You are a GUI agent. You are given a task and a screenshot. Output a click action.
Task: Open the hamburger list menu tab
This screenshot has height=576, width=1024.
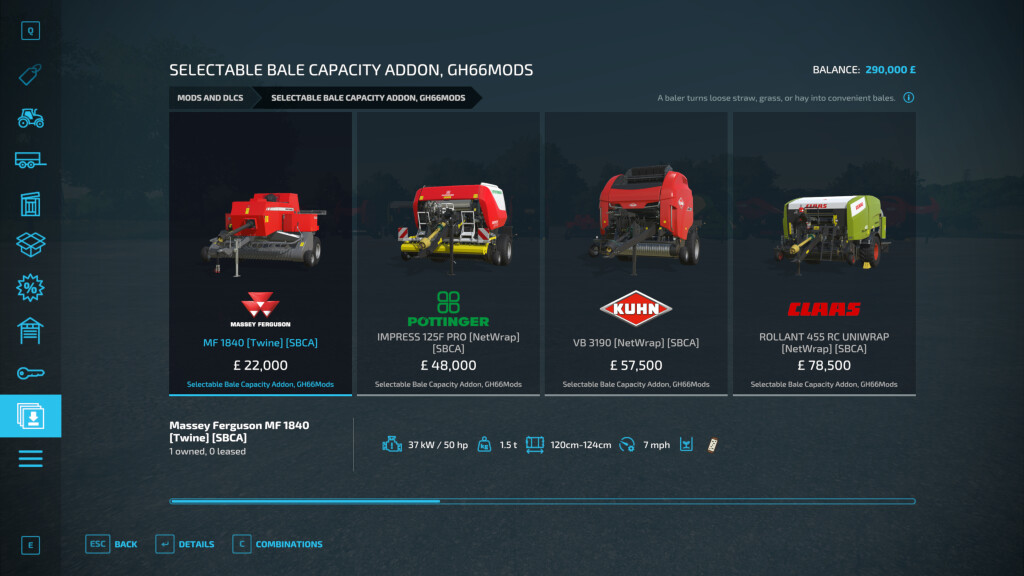[x=30, y=459]
